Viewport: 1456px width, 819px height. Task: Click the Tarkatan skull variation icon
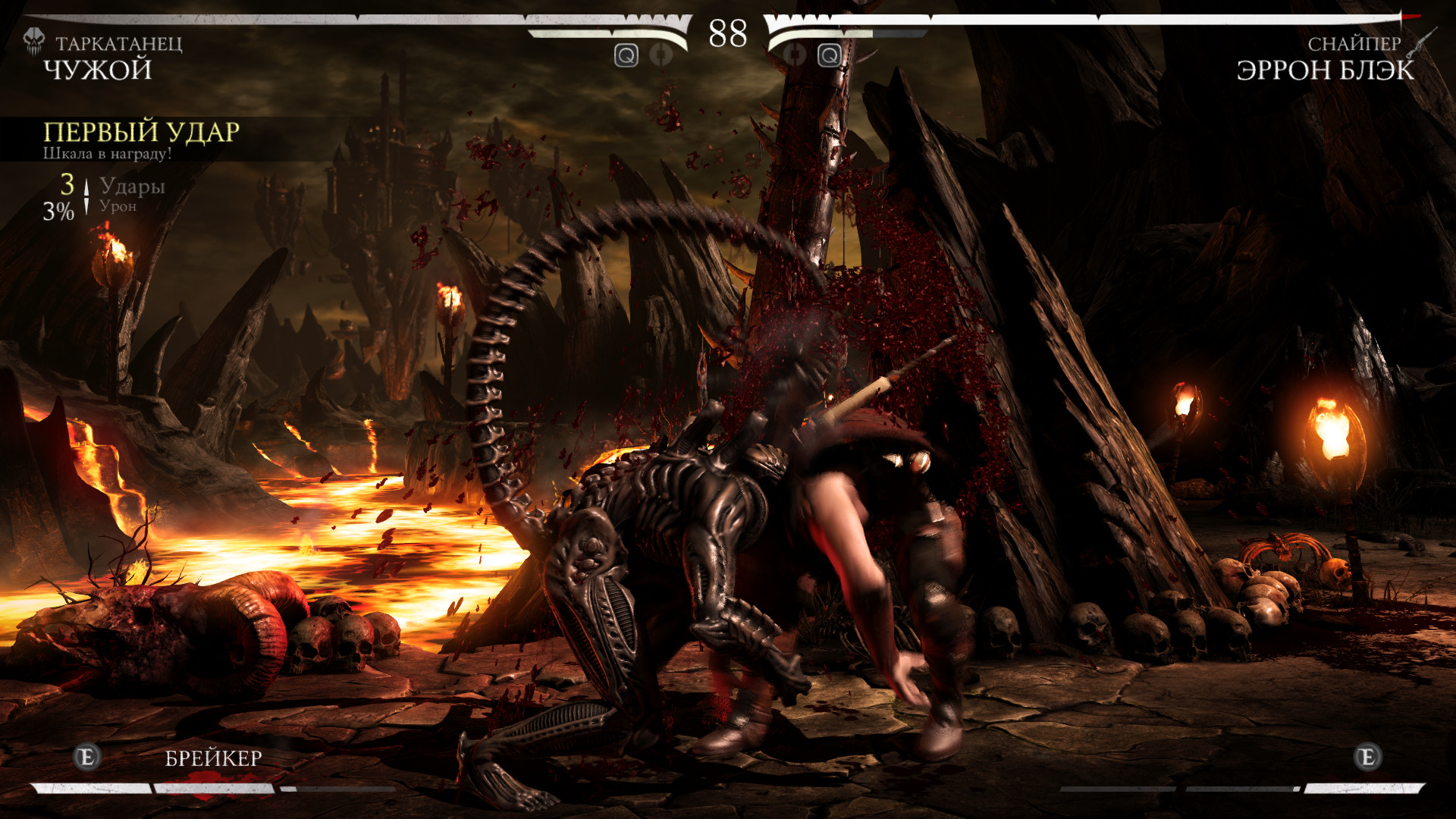point(34,42)
